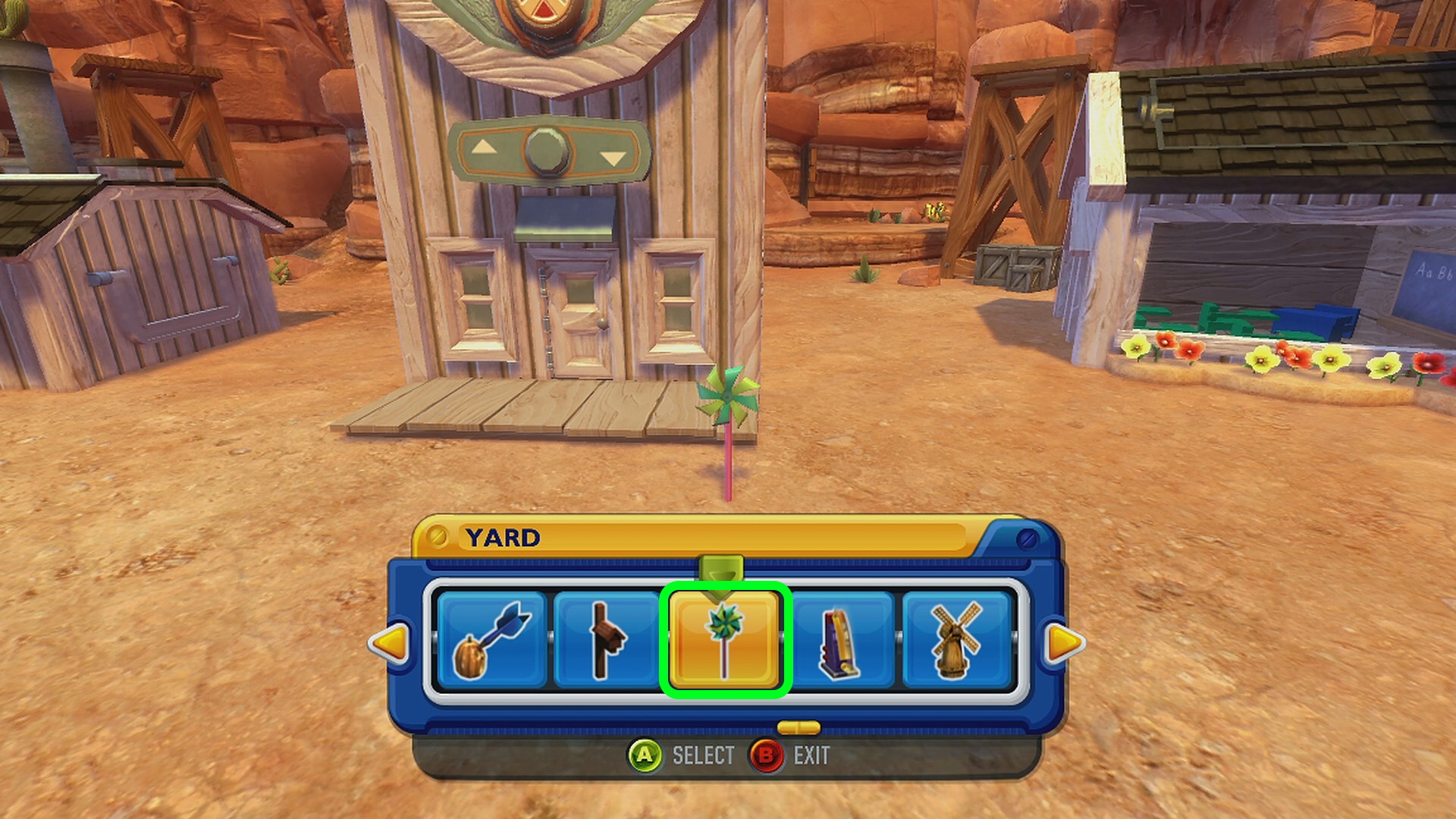This screenshot has height=819, width=1456.
Task: Select the highlighted green pinwheel item
Action: click(725, 641)
